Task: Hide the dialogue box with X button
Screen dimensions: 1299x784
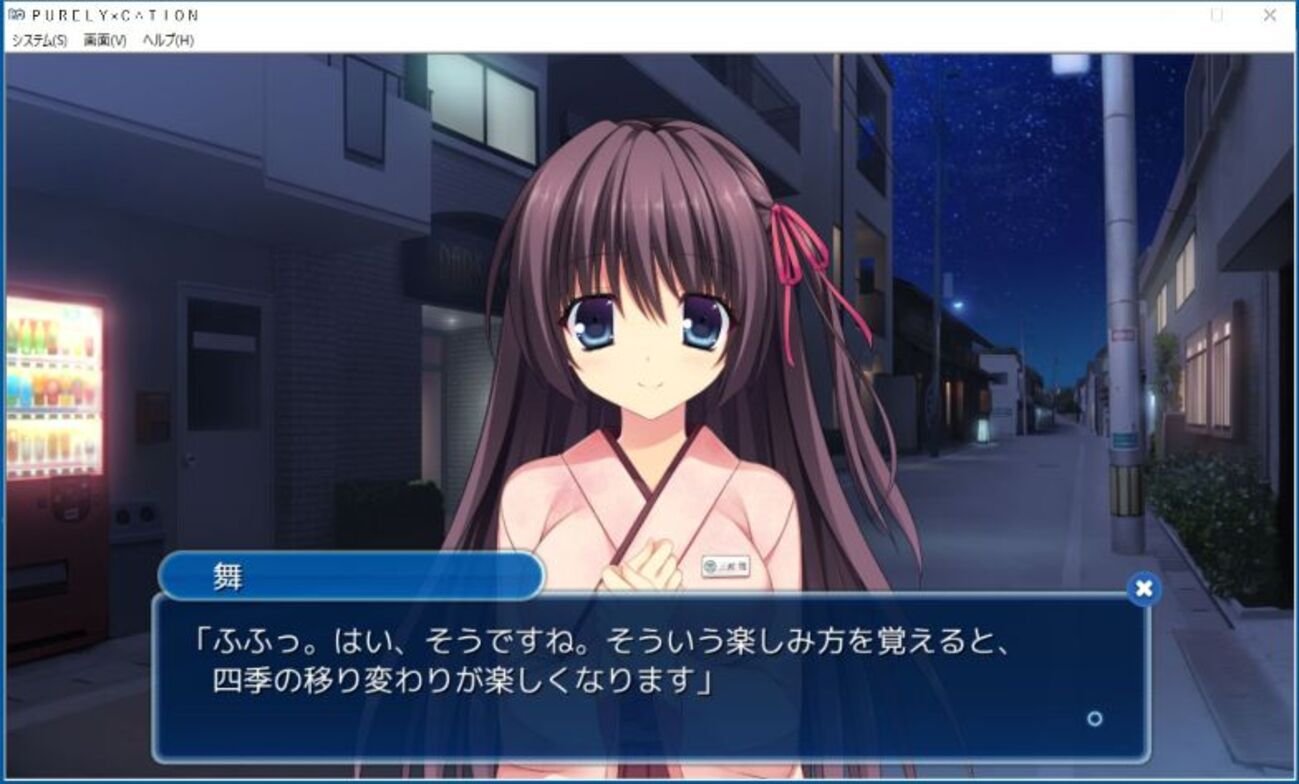Action: click(x=1143, y=589)
